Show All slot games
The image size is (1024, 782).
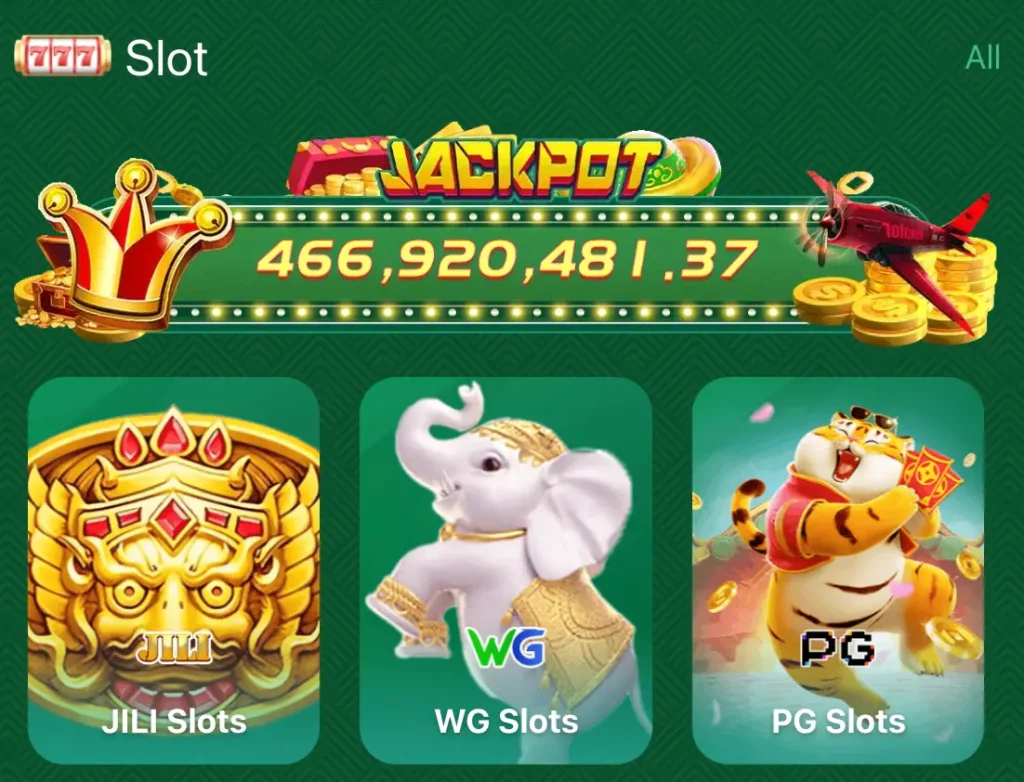tap(982, 58)
